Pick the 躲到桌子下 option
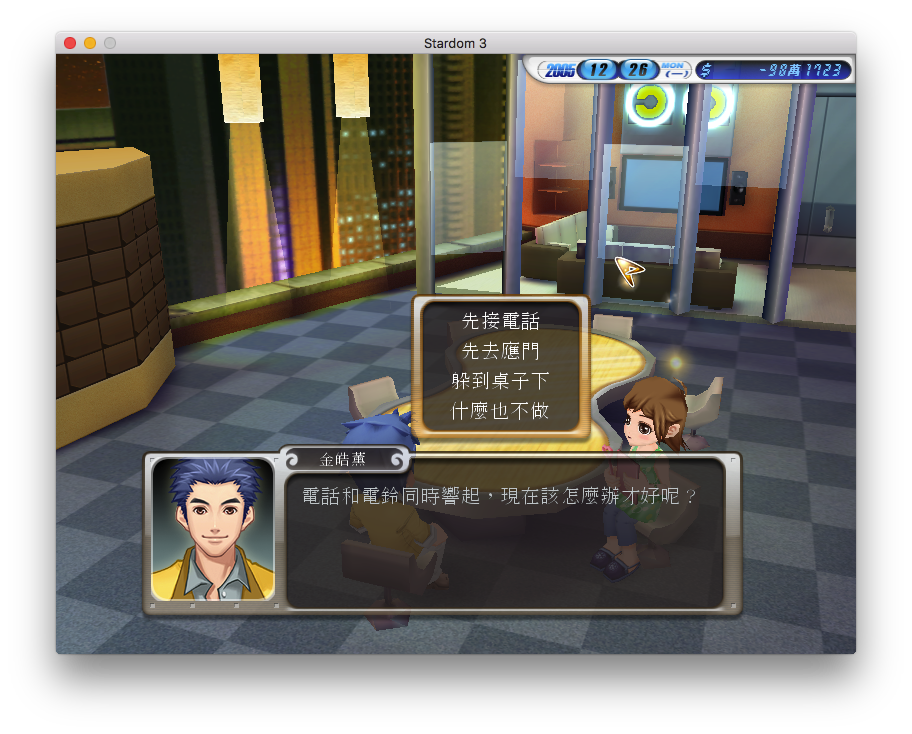The image size is (912, 734). pos(500,381)
